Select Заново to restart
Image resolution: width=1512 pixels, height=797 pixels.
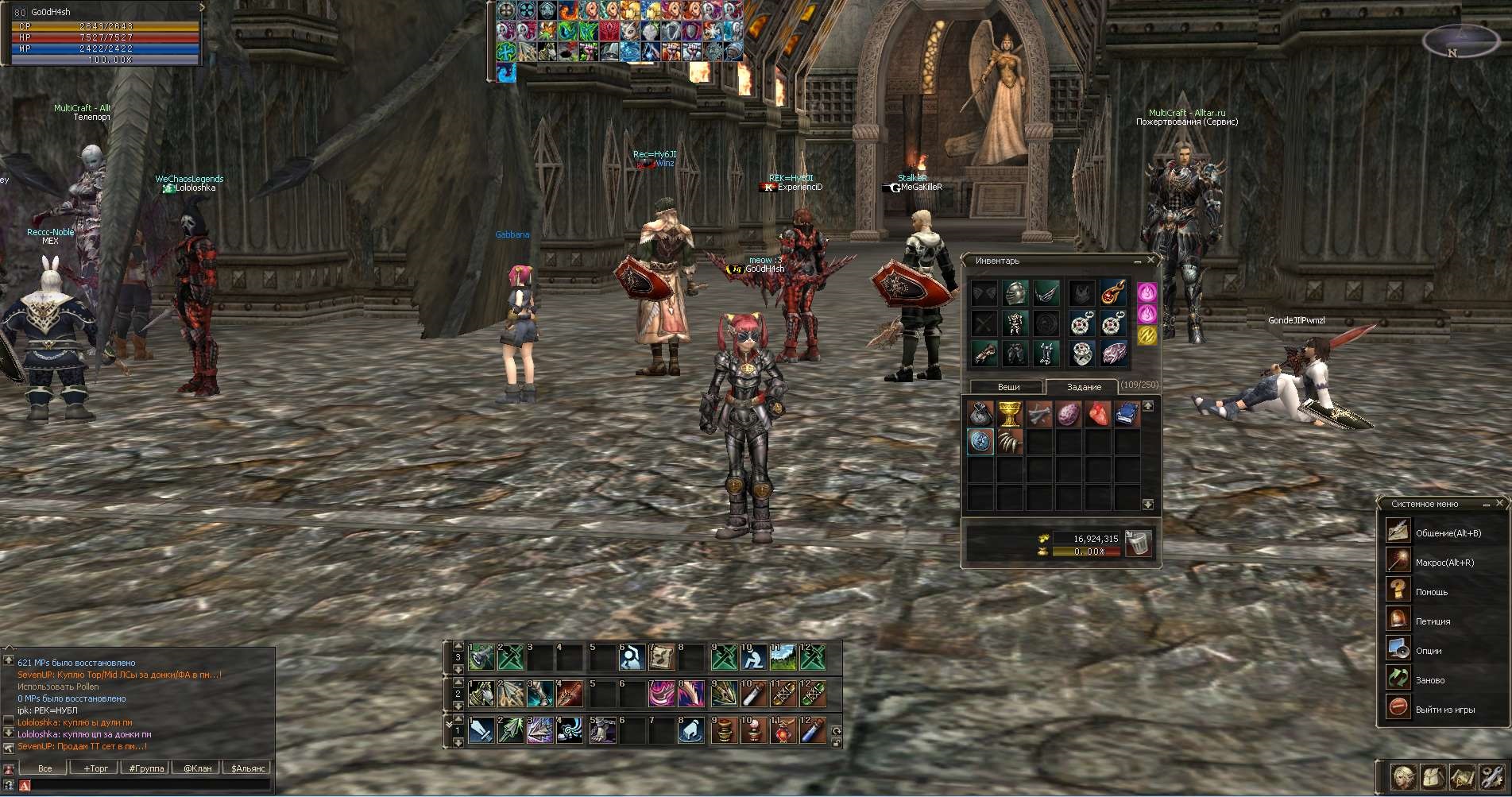pyautogui.click(x=1429, y=680)
